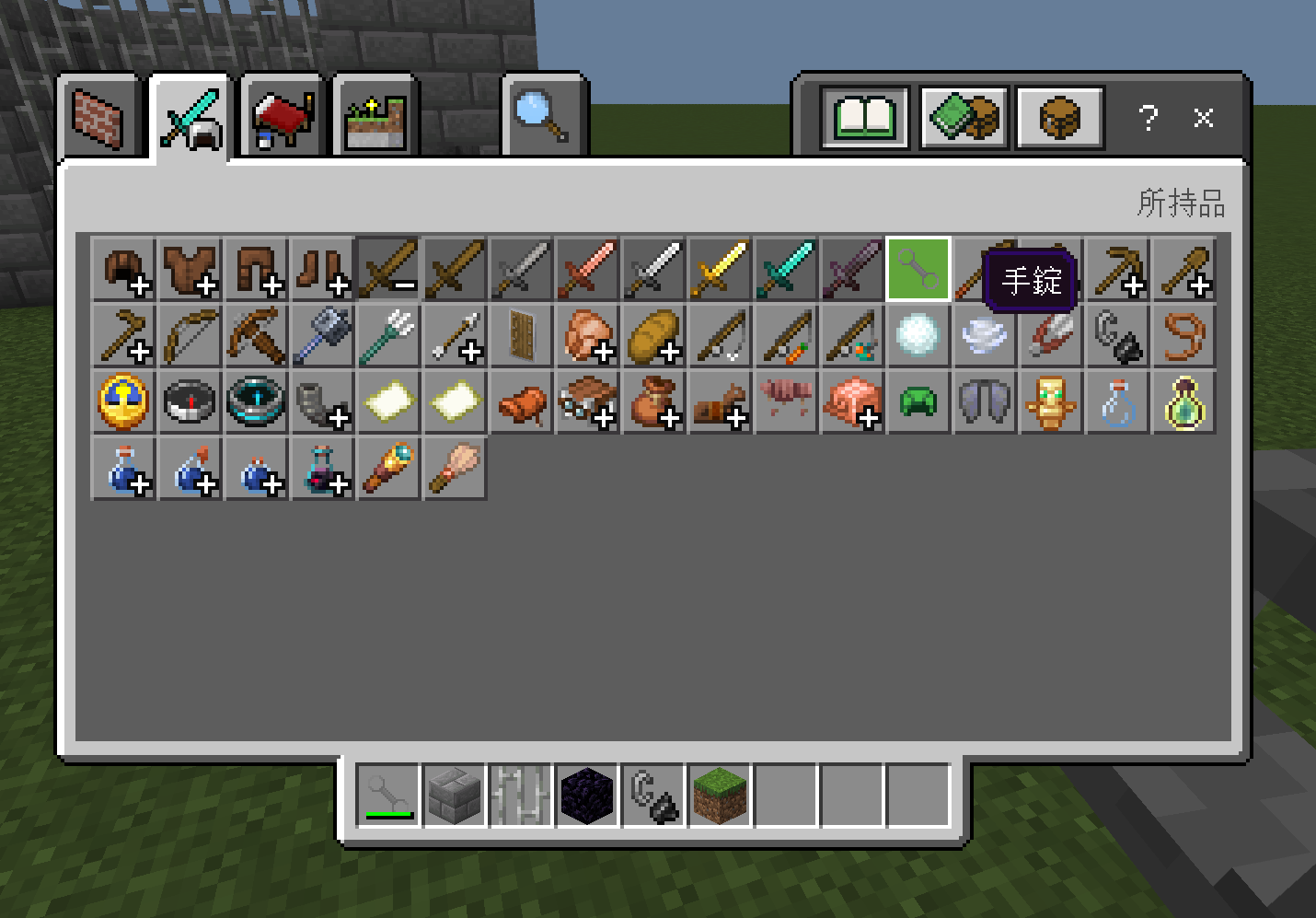Select the golden clock item

tap(123, 402)
